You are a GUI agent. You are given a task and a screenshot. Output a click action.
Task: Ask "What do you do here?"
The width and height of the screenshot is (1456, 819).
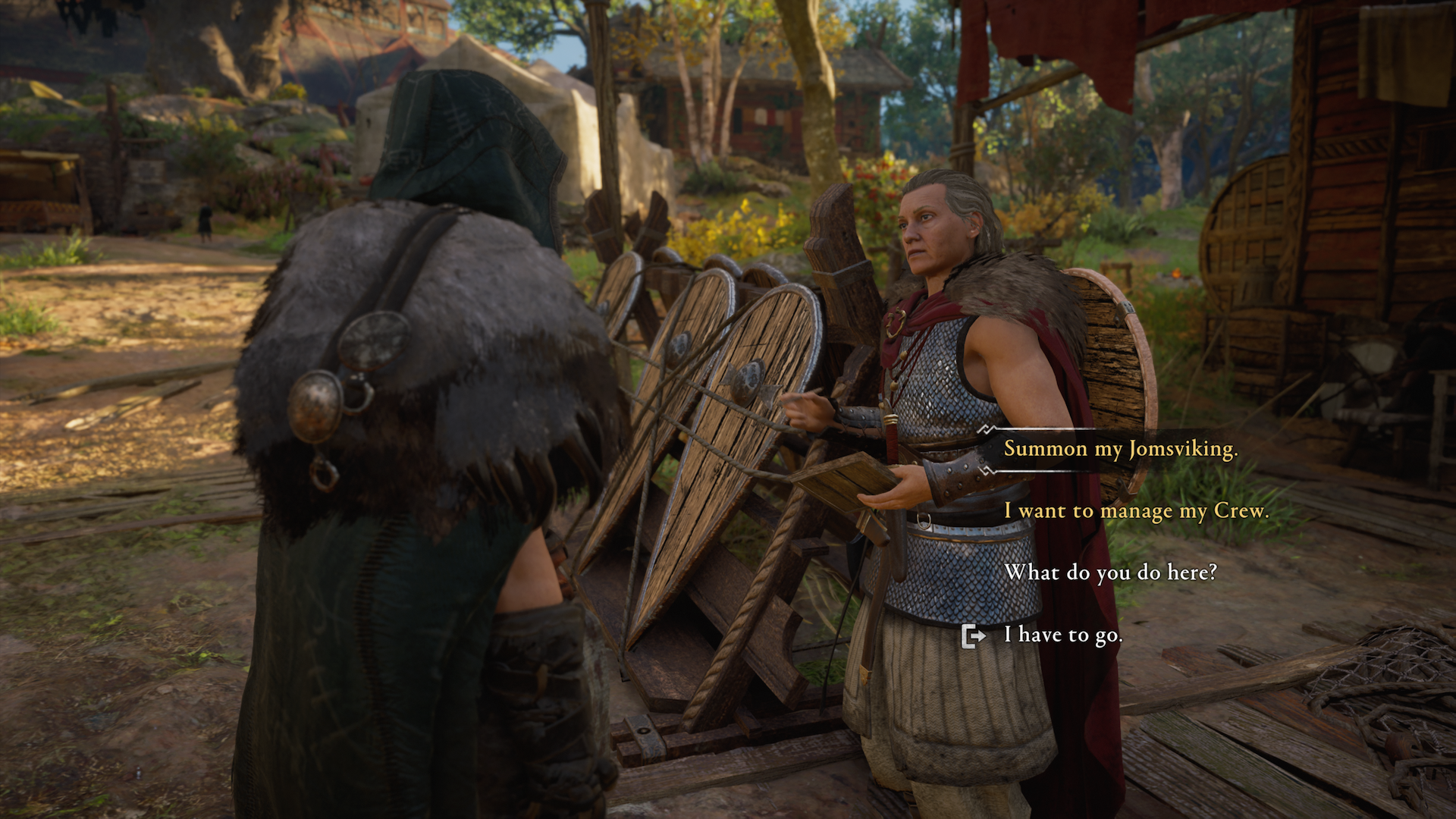[x=1110, y=573]
